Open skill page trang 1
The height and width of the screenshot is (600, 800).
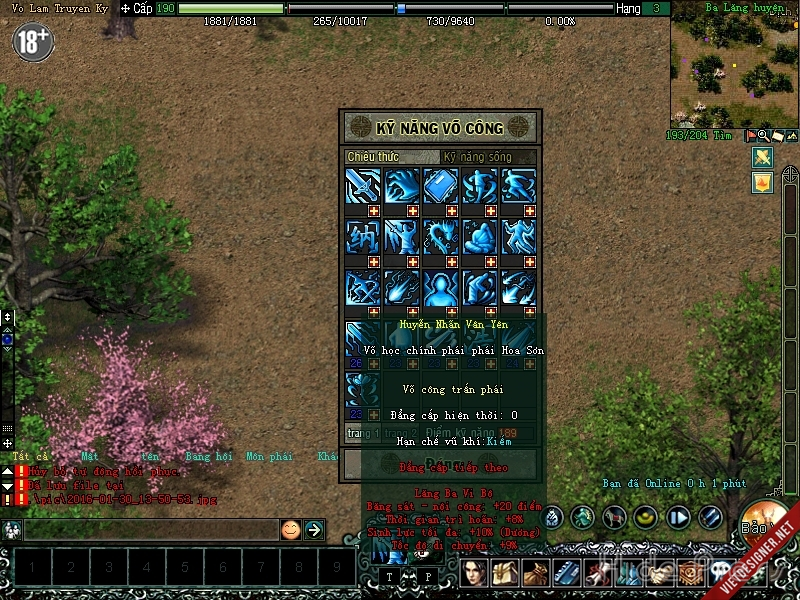(x=363, y=433)
